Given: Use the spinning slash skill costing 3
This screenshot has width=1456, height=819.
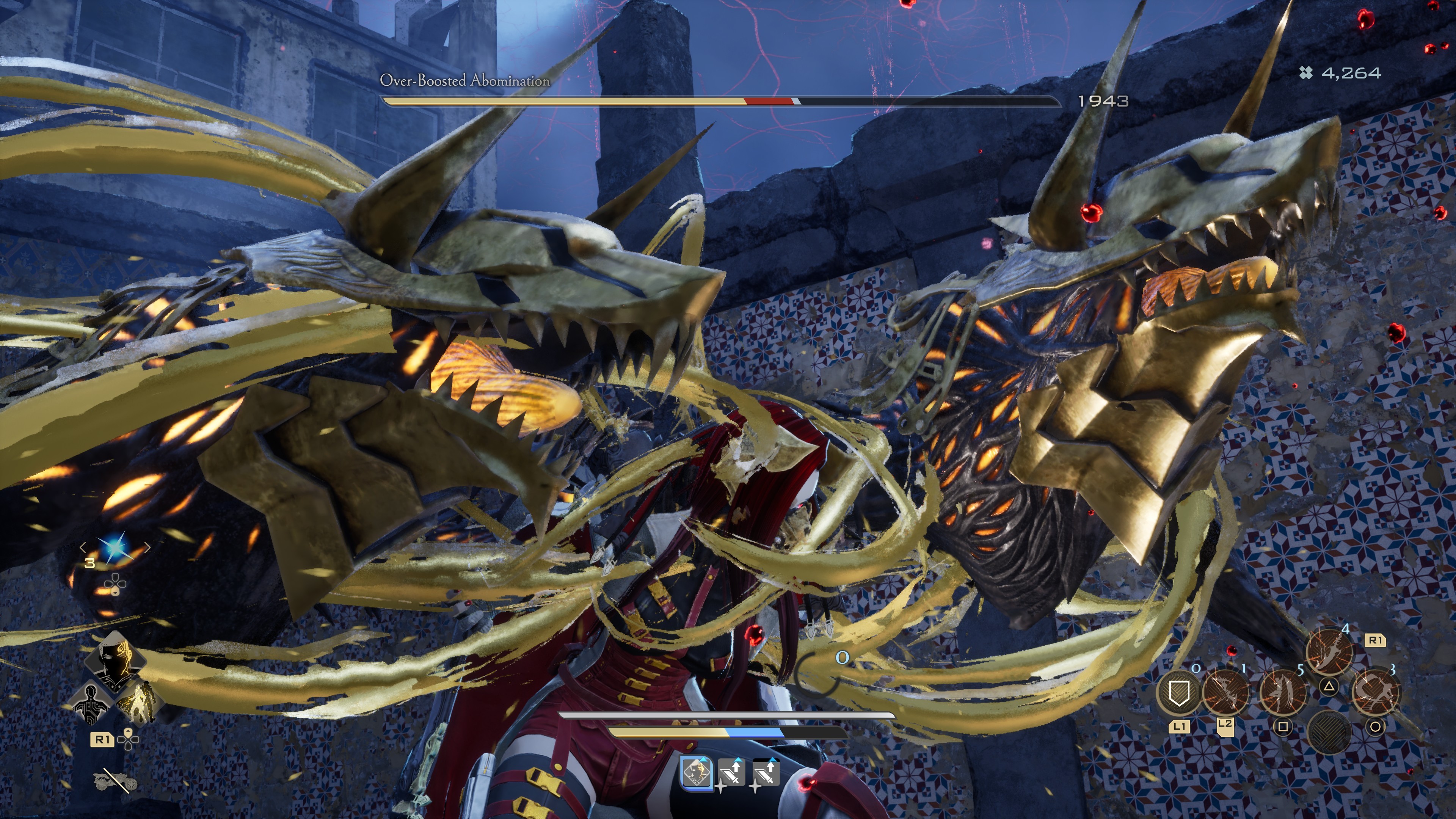Looking at the screenshot, I should pos(1376,693).
